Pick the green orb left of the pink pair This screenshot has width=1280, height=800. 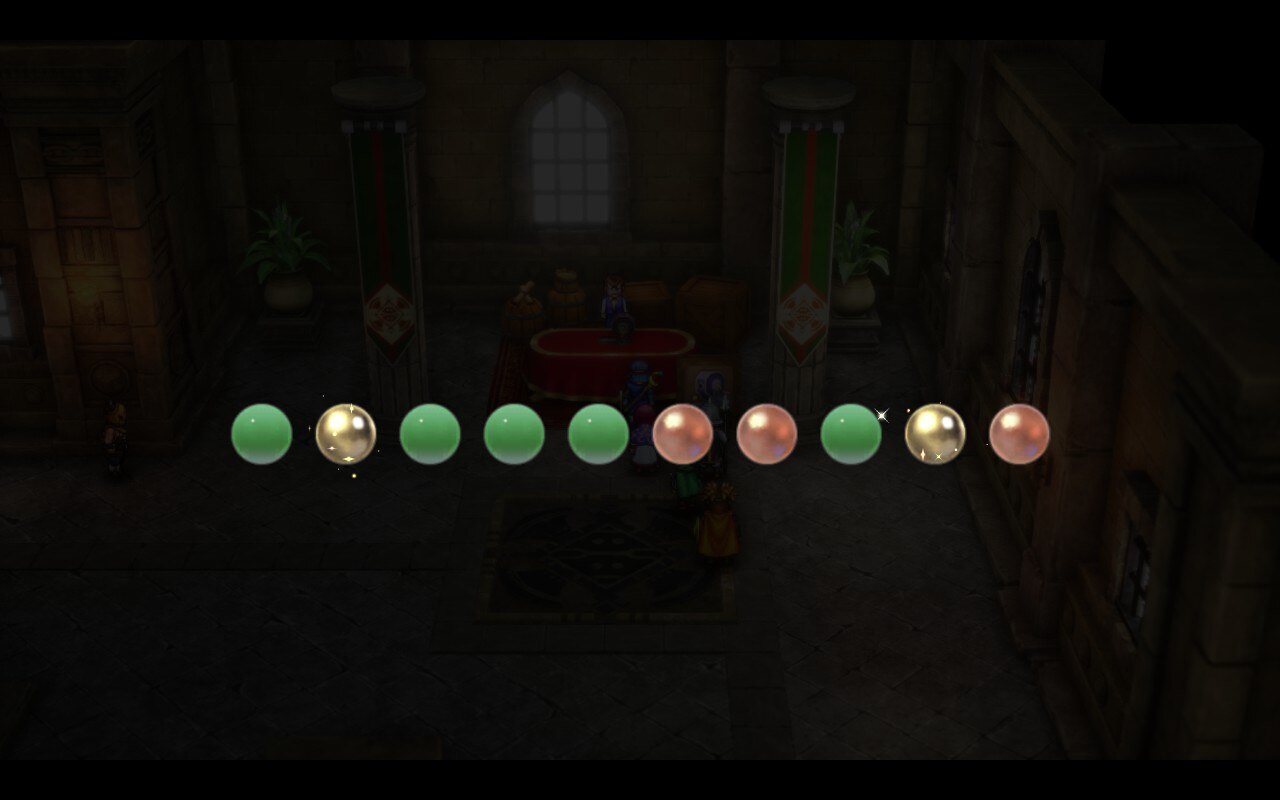point(597,435)
